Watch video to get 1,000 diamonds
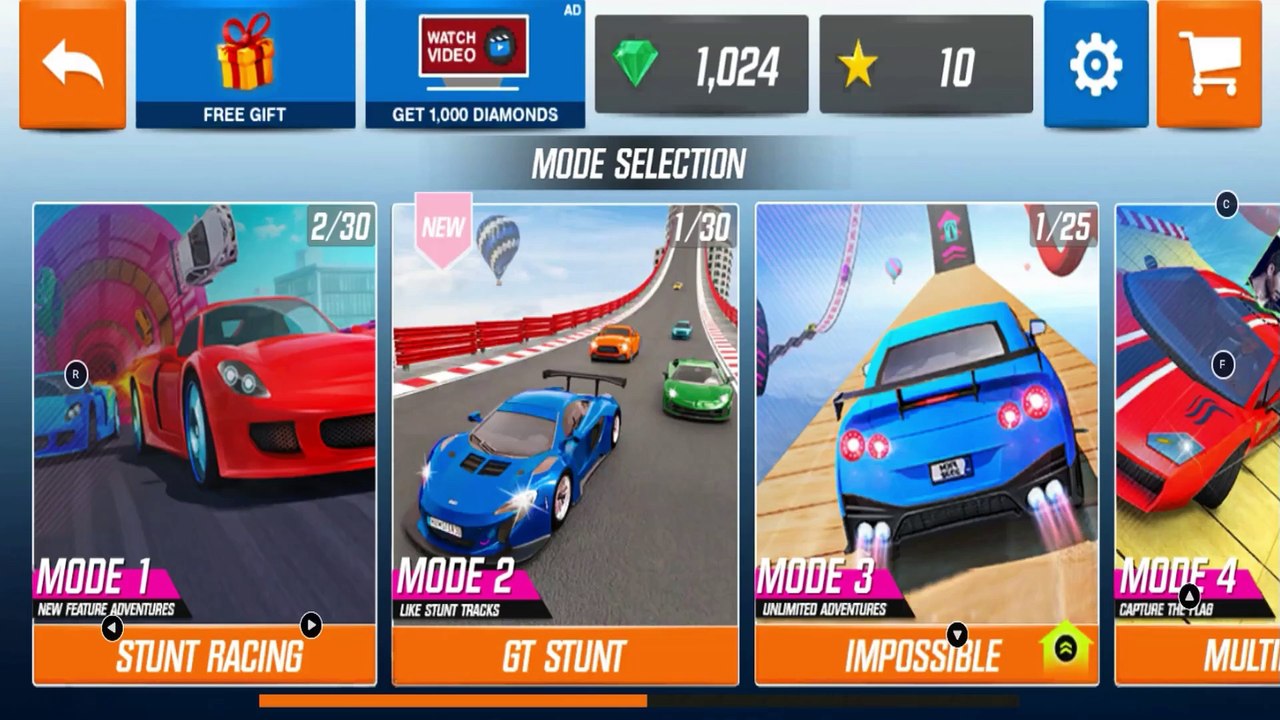Screen dimensions: 1280x720 [475, 64]
